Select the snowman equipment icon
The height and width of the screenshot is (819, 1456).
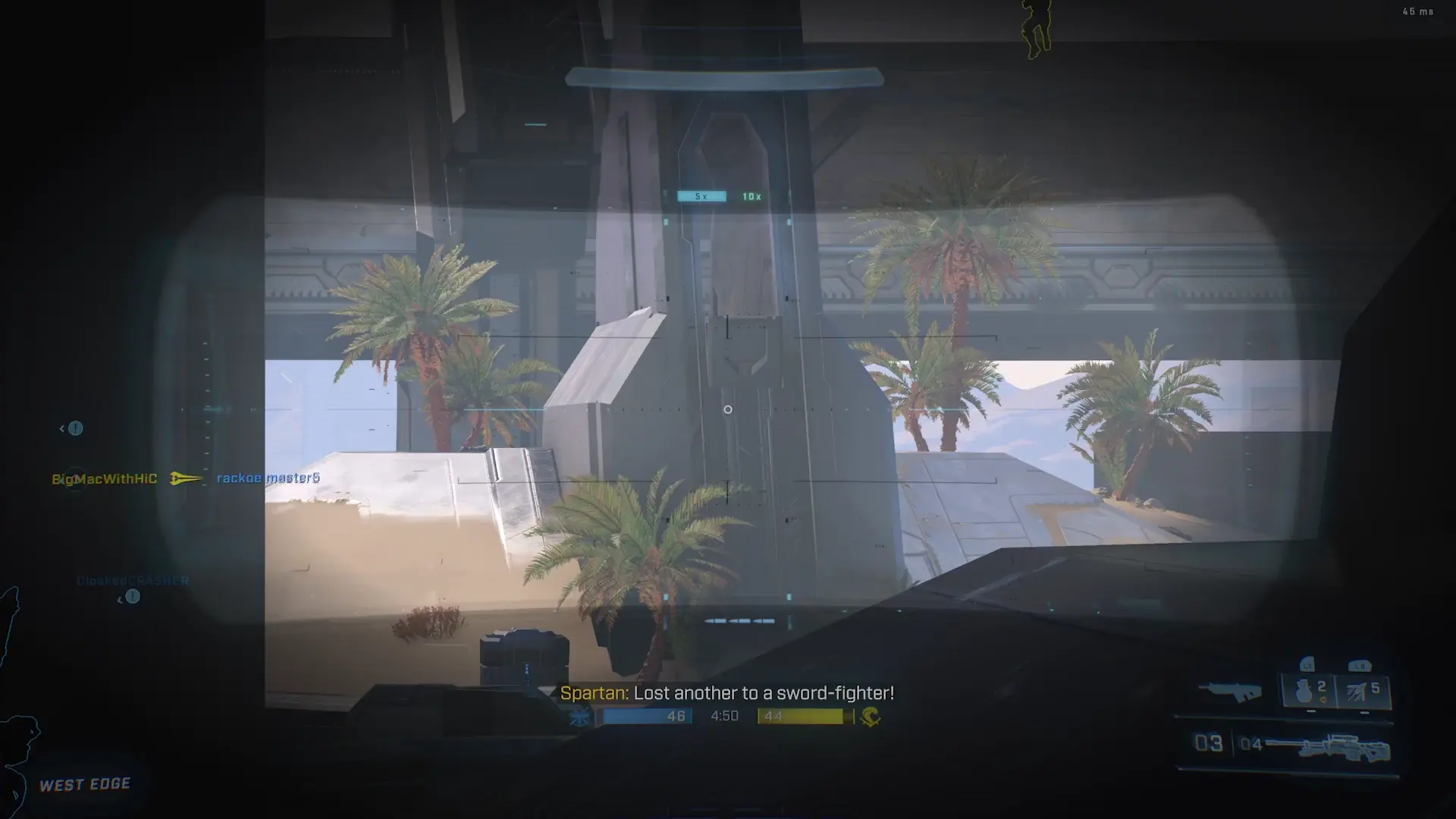(x=1303, y=692)
